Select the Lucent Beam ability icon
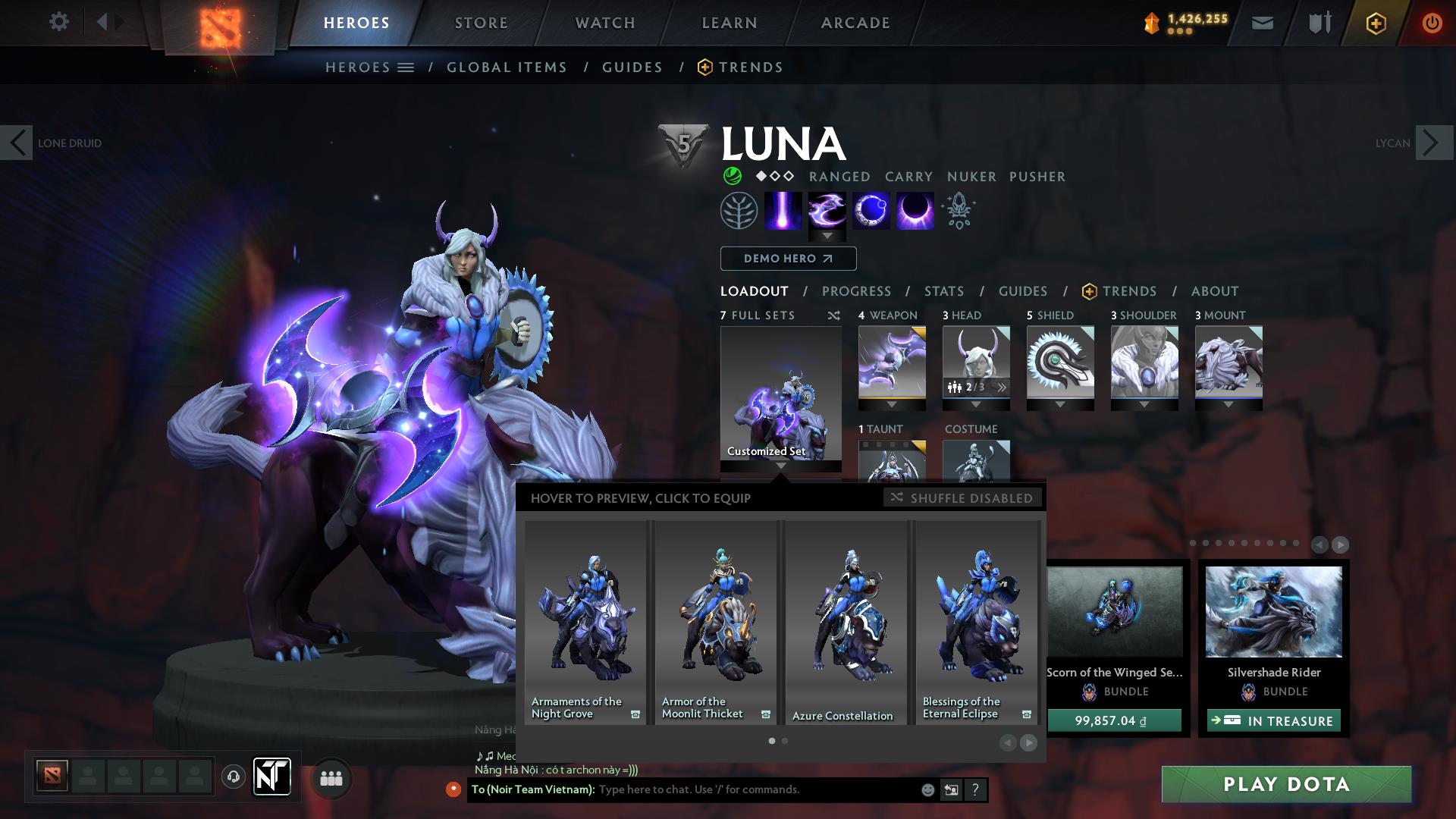The image size is (1456, 819). click(783, 211)
